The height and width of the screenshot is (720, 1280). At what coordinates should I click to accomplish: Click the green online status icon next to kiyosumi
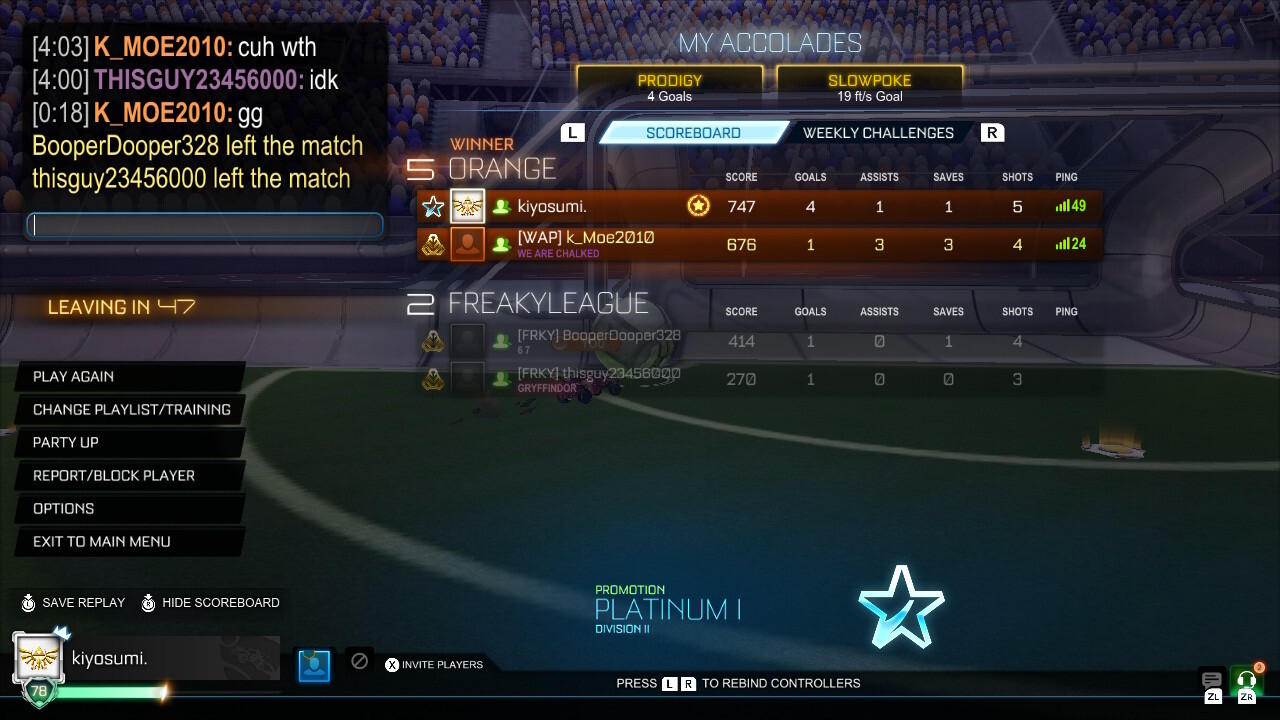tap(501, 206)
